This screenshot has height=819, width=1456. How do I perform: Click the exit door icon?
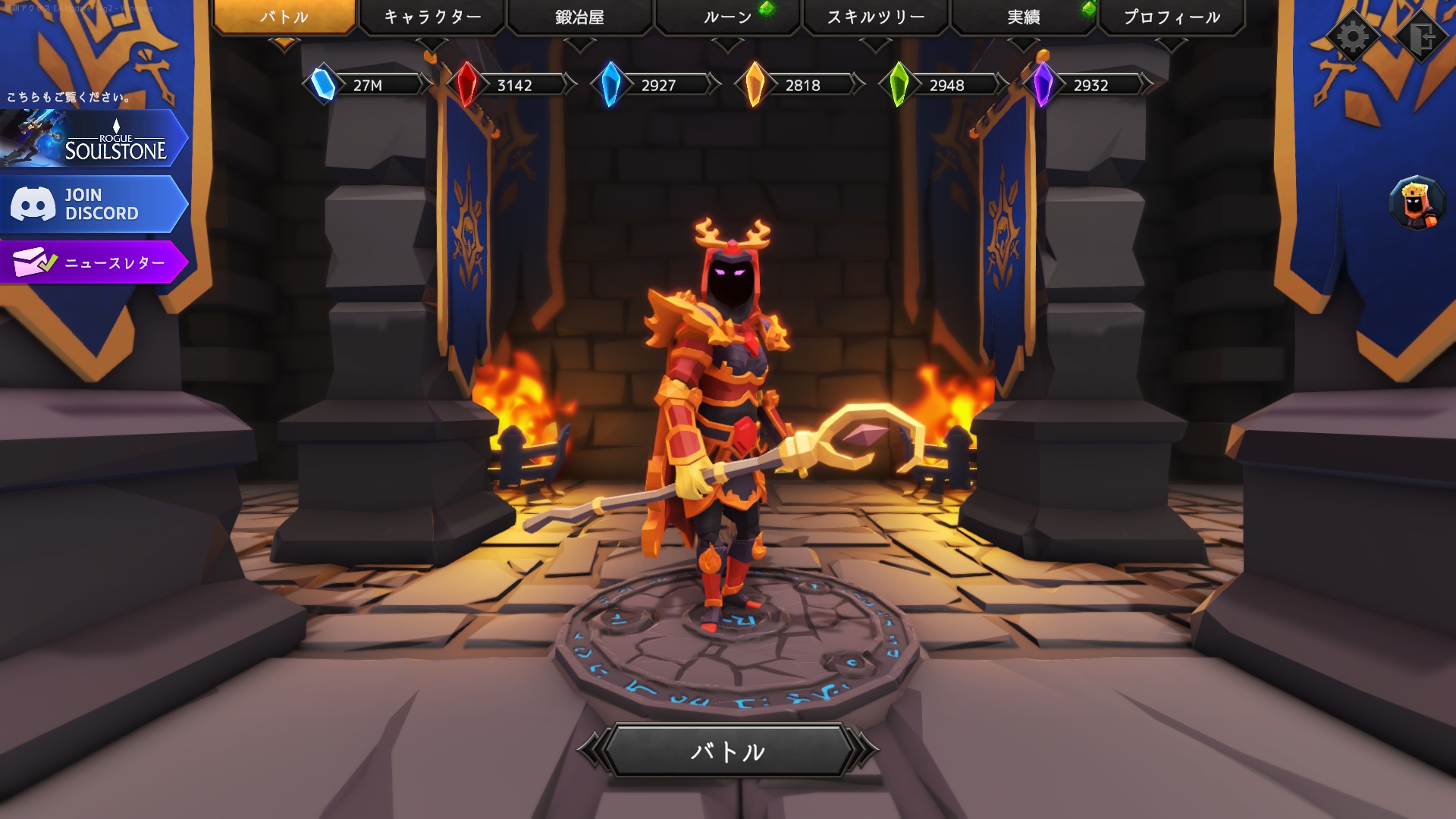(x=1422, y=36)
